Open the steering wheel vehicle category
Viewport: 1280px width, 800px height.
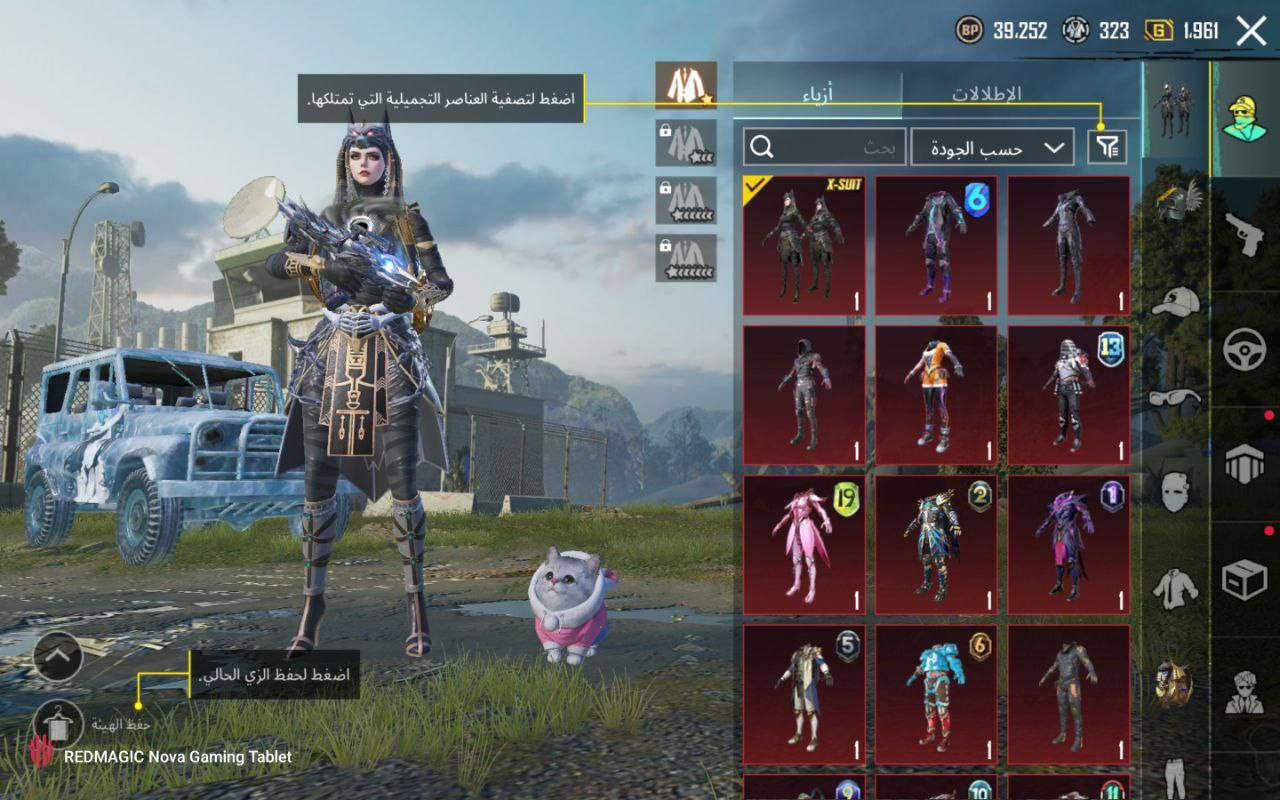tap(1245, 349)
